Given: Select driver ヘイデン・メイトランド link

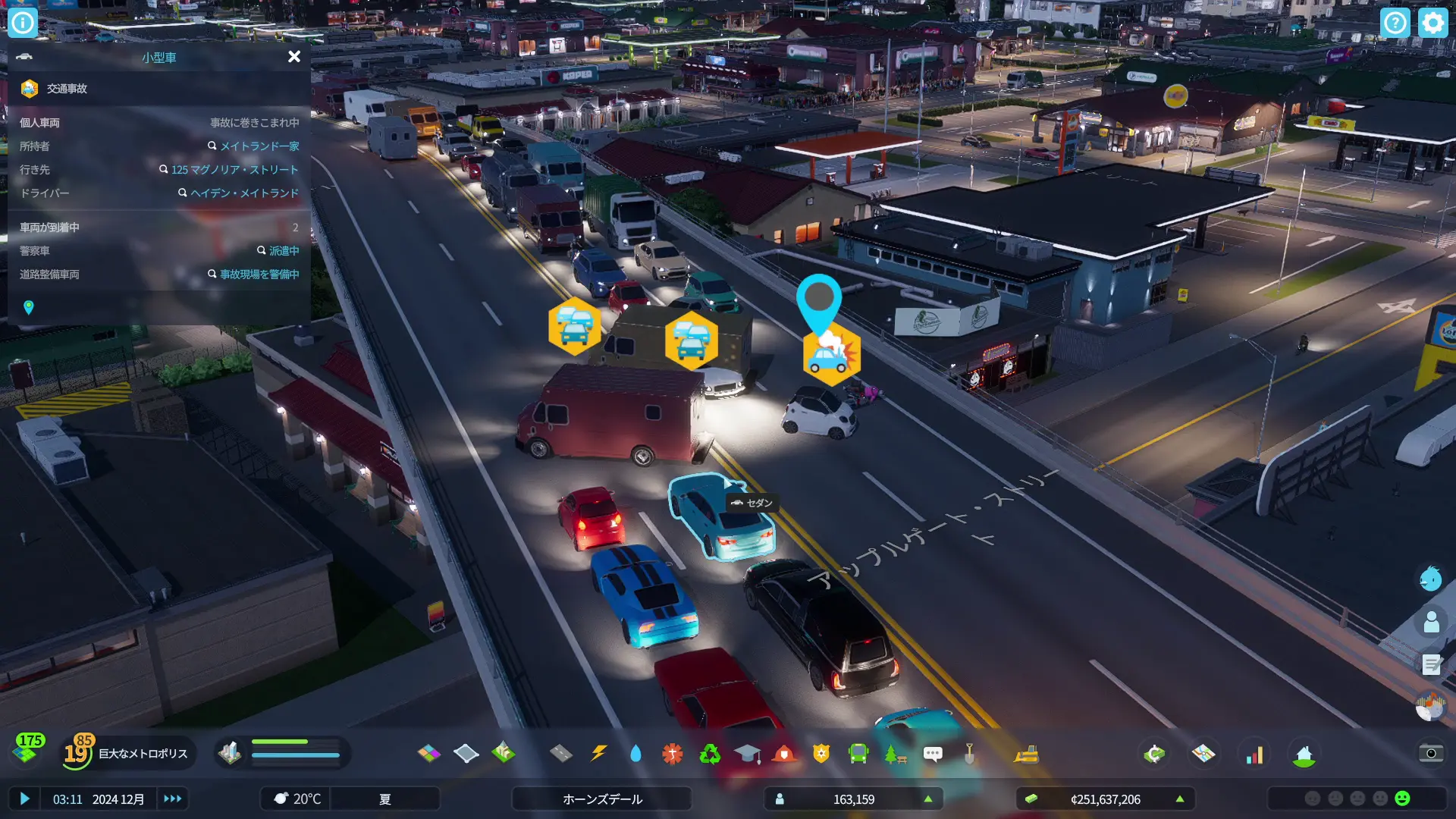Looking at the screenshot, I should tap(244, 193).
